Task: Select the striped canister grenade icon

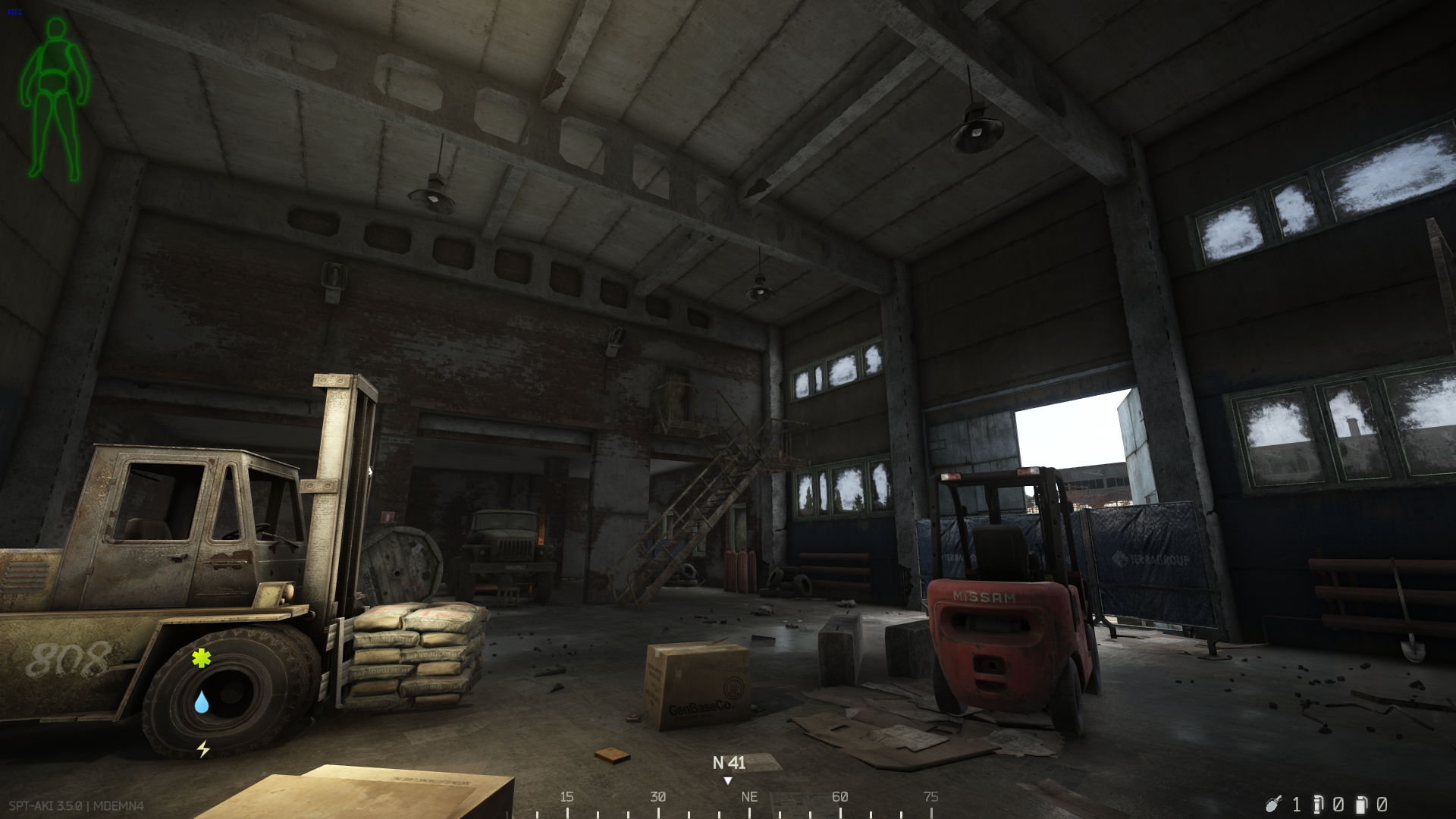Action: pos(1318,804)
